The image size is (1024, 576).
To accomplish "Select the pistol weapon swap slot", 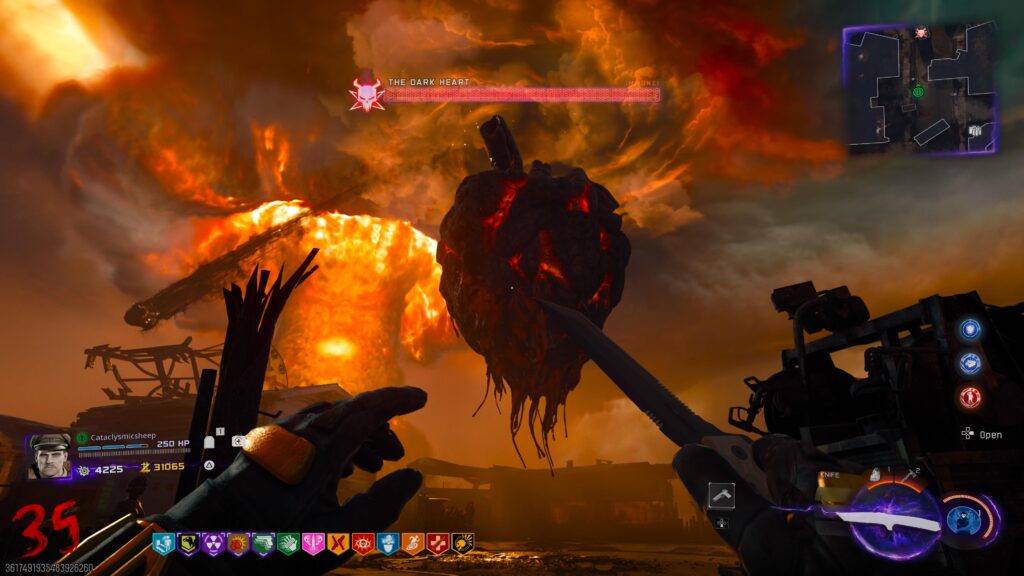I will [x=721, y=496].
